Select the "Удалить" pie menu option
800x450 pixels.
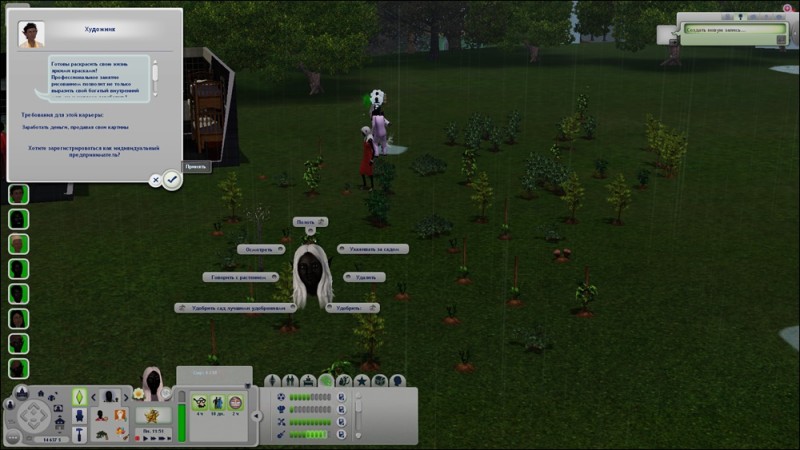(x=368, y=277)
